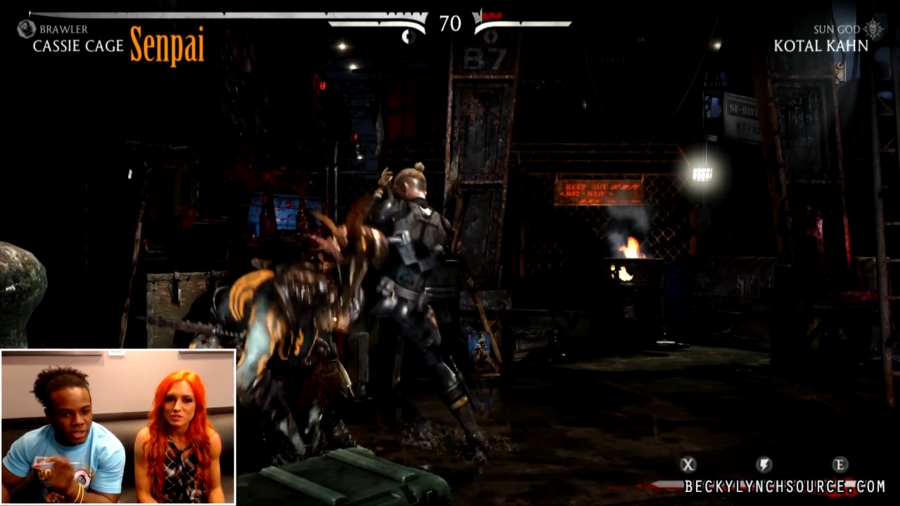Click Kotal Kahn's Sun God variation emblem

pos(874,29)
